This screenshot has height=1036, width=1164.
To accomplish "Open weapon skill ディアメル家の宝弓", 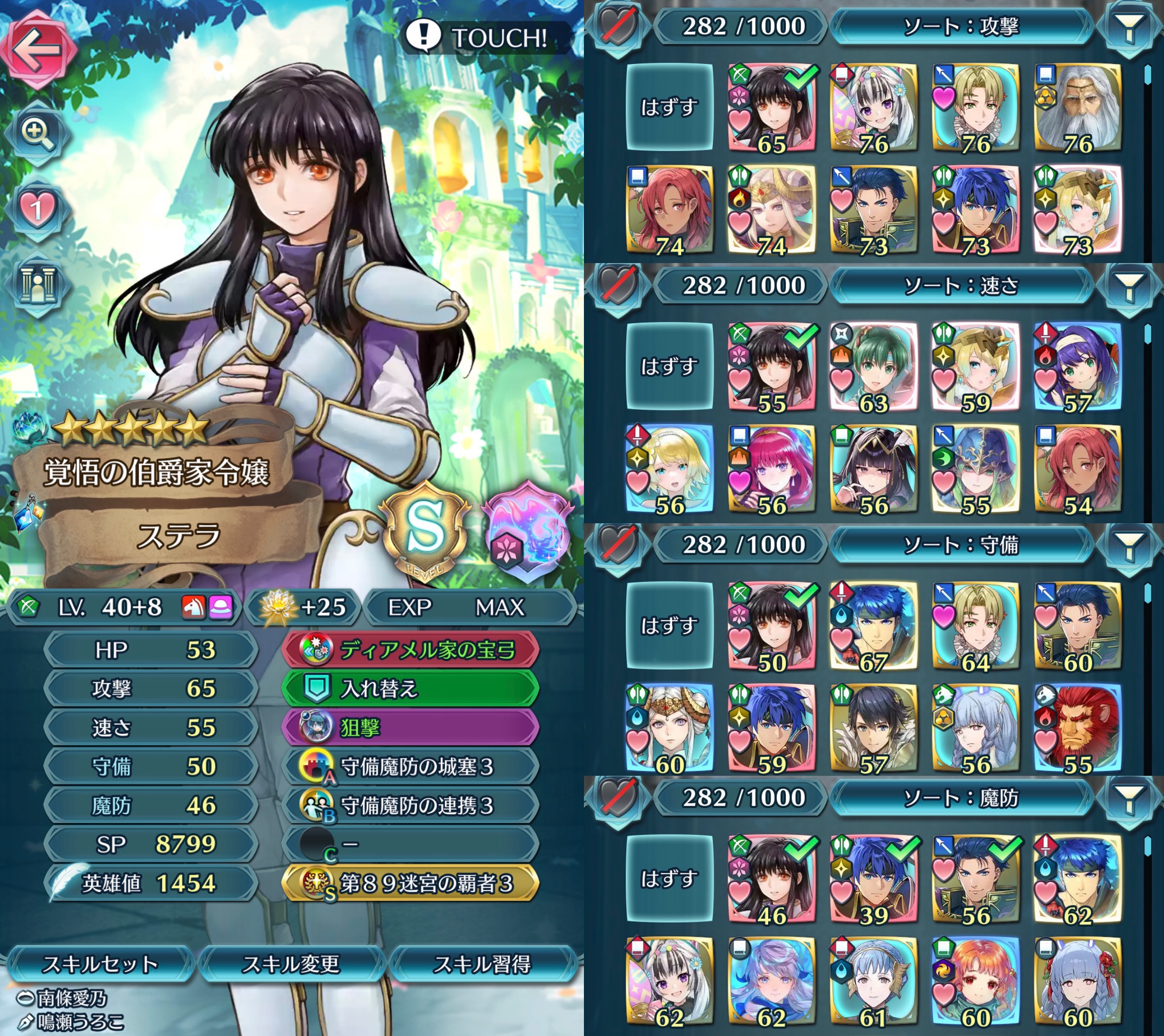I will coord(410,650).
